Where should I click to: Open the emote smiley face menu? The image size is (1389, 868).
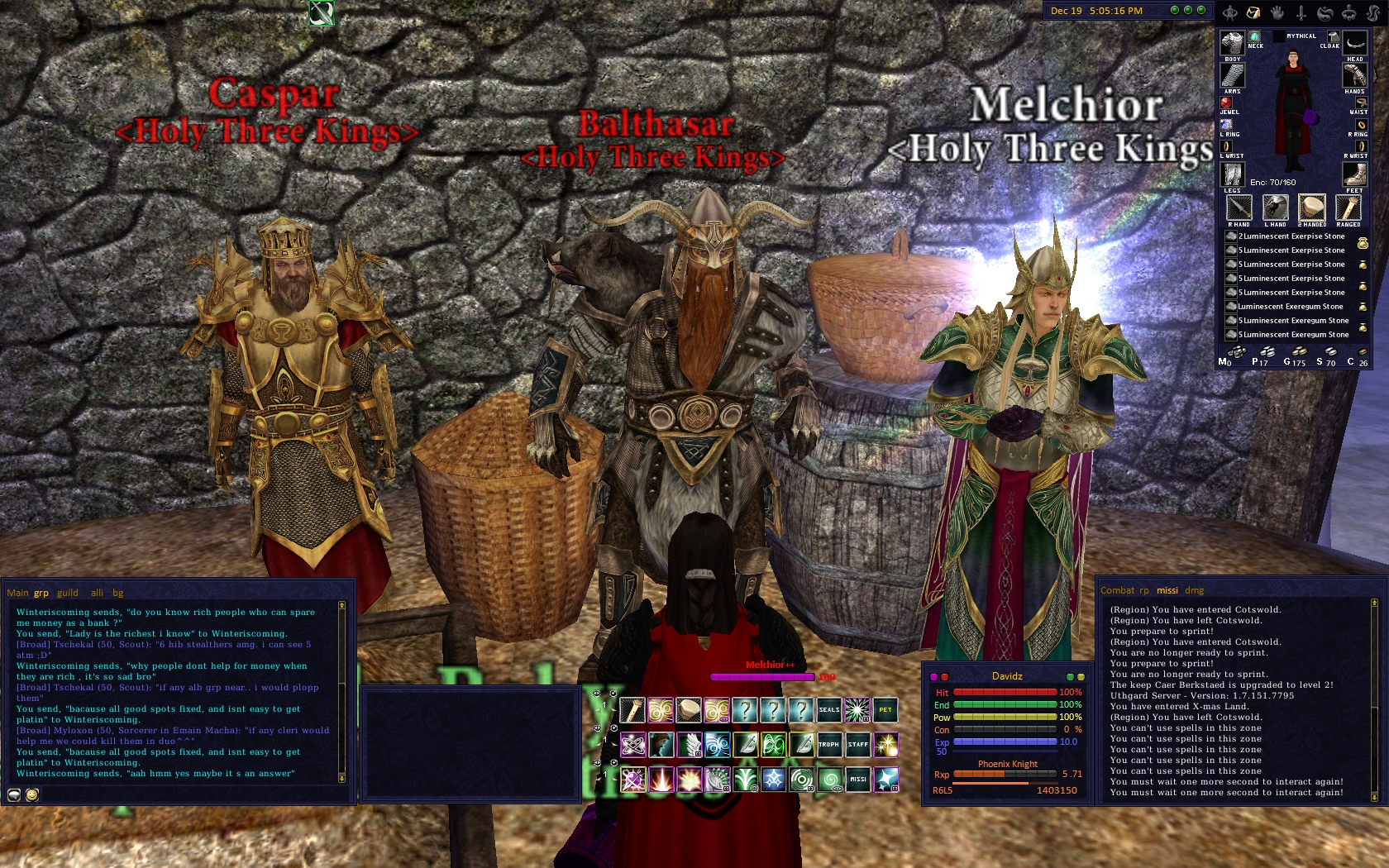(32, 795)
